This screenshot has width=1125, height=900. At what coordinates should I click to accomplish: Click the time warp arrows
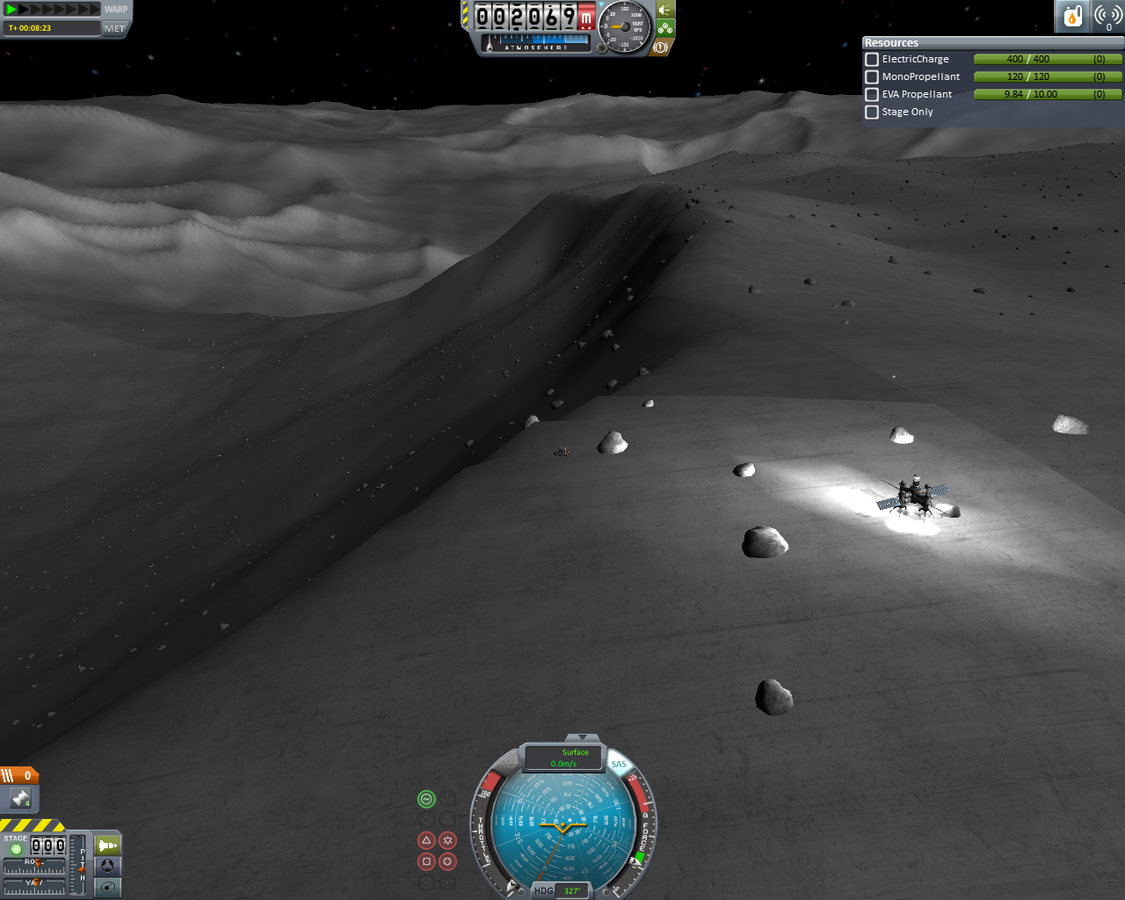pyautogui.click(x=50, y=9)
